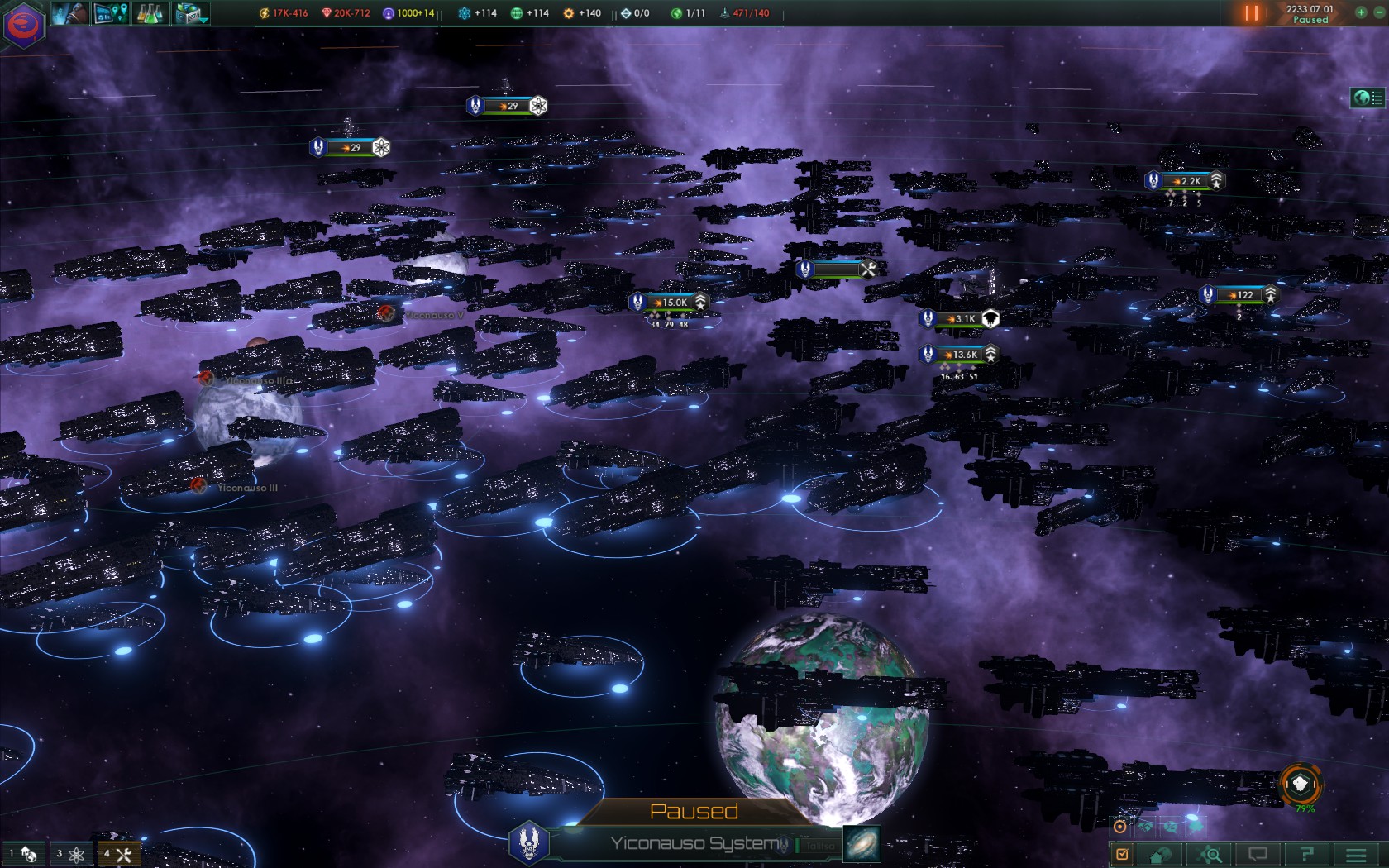Open the help question mark button

pos(1306,854)
